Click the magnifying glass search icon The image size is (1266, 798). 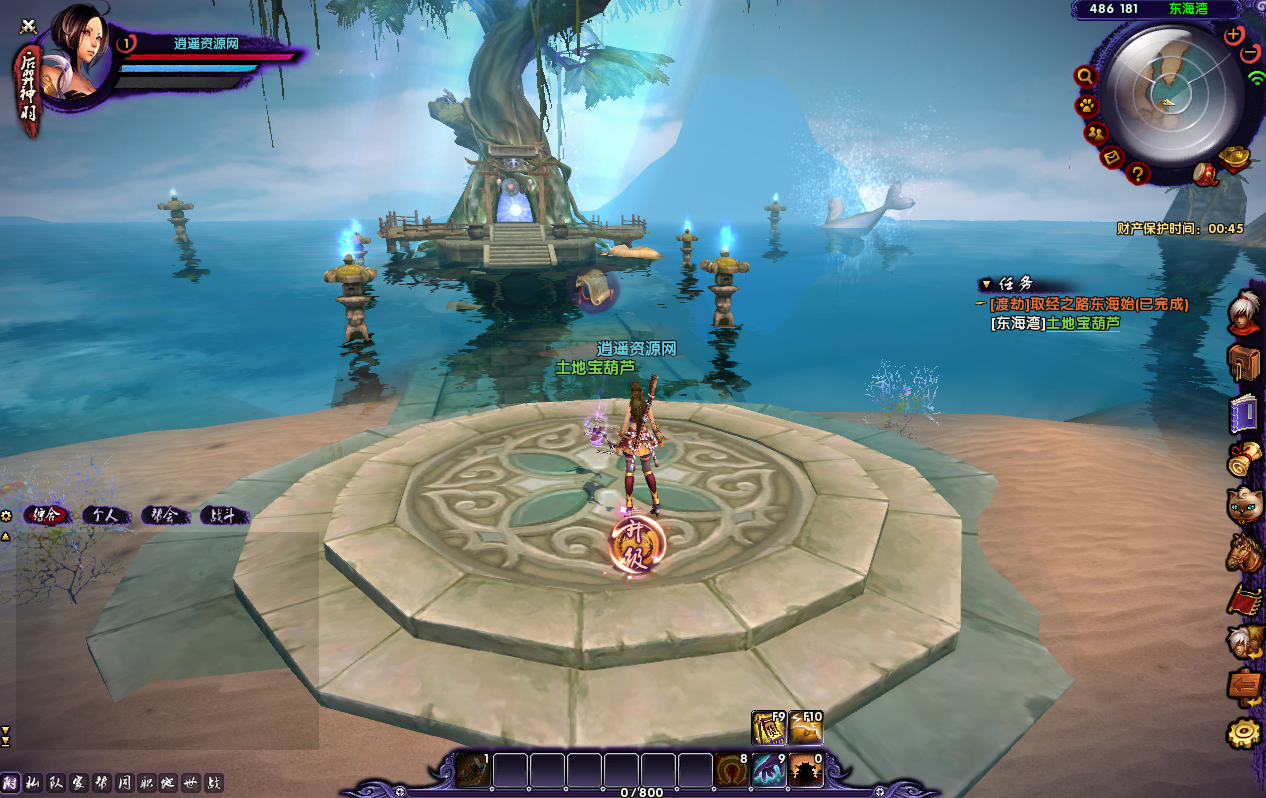pyautogui.click(x=1084, y=76)
